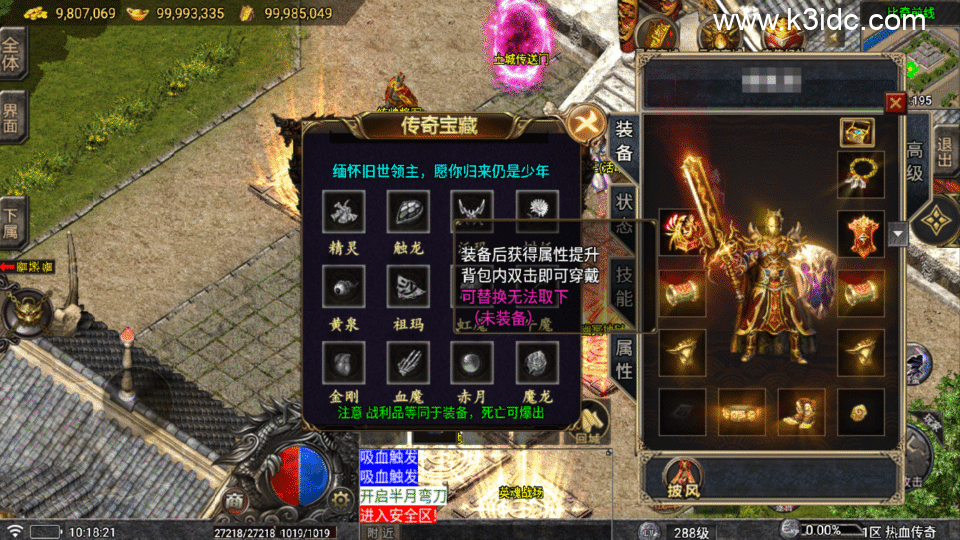Select the 精灵 treasure slot
Image resolution: width=960 pixels, height=540 pixels.
[x=344, y=212]
